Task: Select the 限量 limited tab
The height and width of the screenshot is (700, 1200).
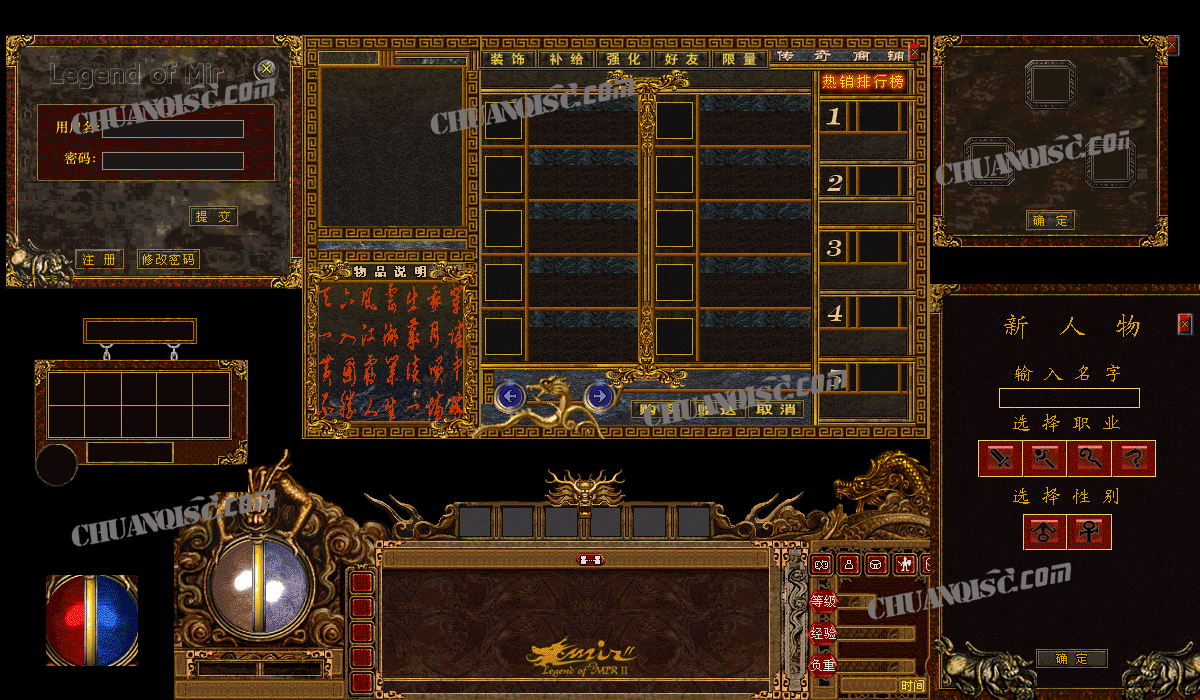Action: click(740, 59)
